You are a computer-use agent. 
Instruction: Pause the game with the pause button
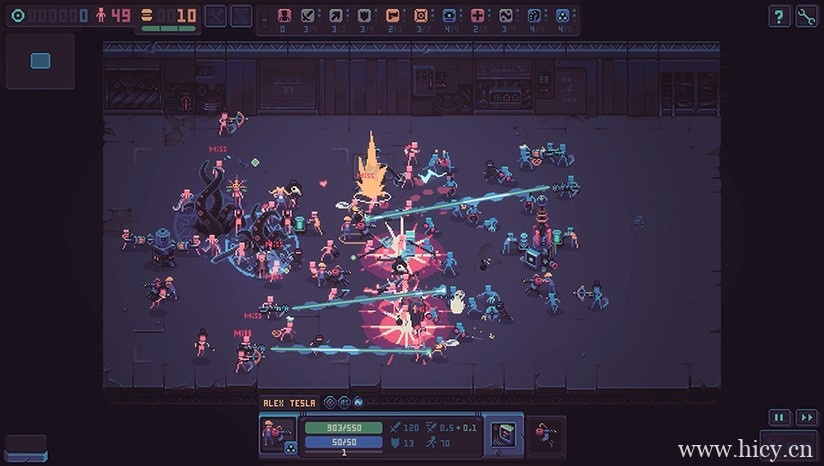pyautogui.click(x=779, y=418)
